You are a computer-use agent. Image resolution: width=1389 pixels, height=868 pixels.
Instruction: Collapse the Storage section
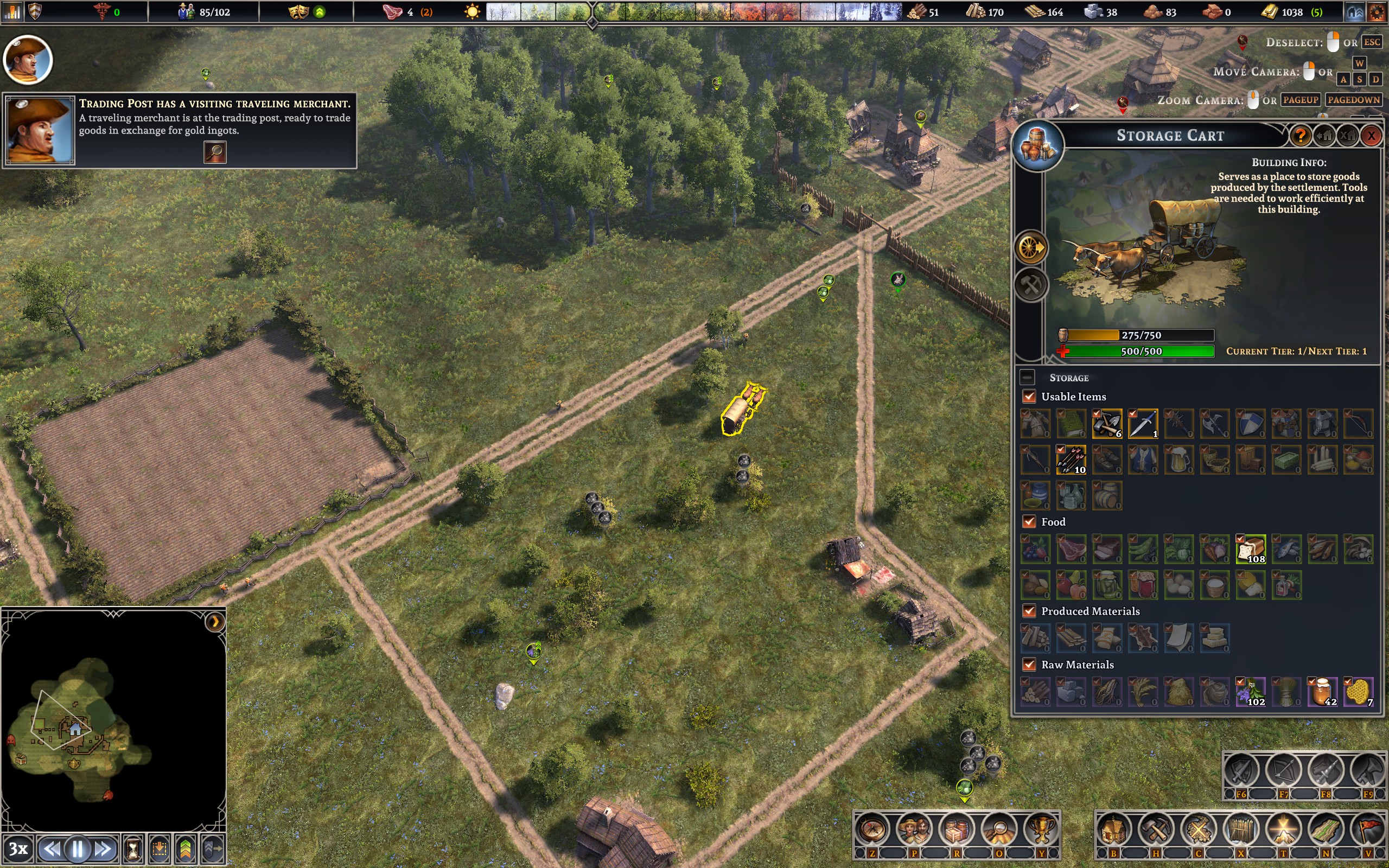[x=1027, y=377]
